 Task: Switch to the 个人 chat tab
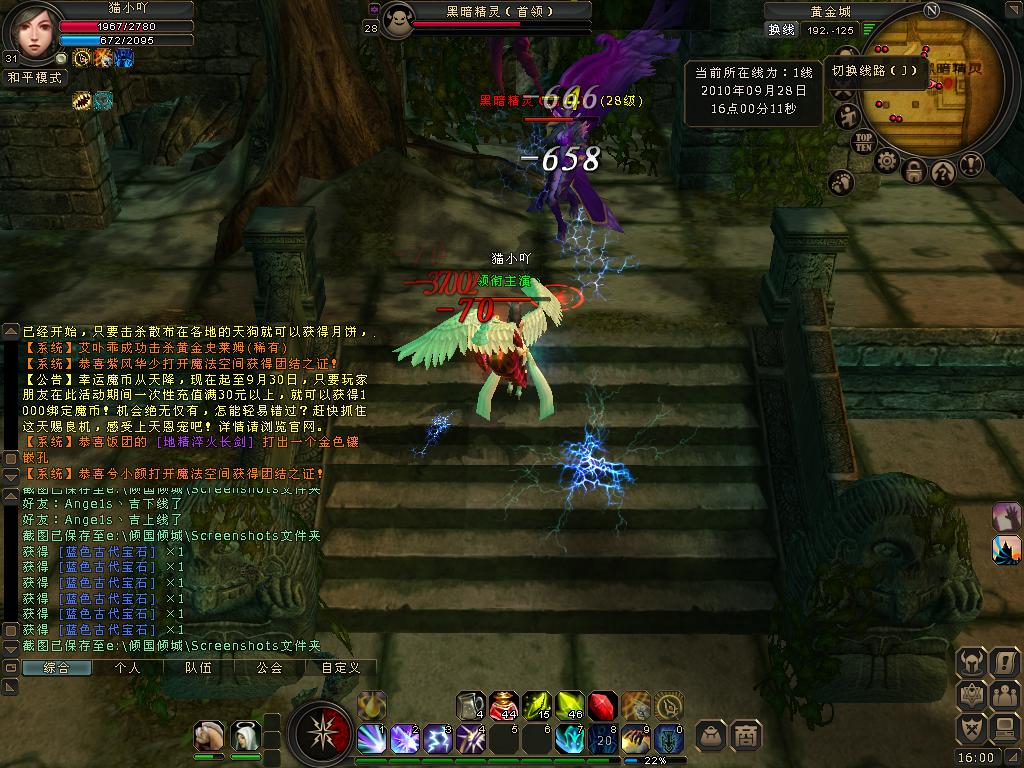(127, 668)
